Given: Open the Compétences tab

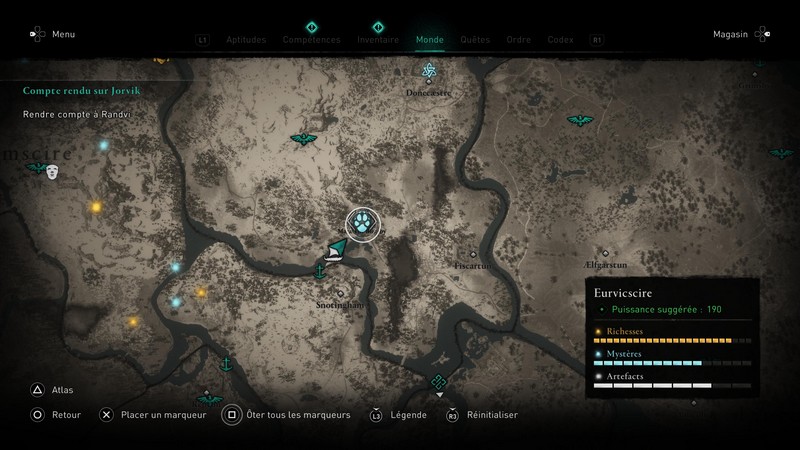Looking at the screenshot, I should pyautogui.click(x=310, y=40).
